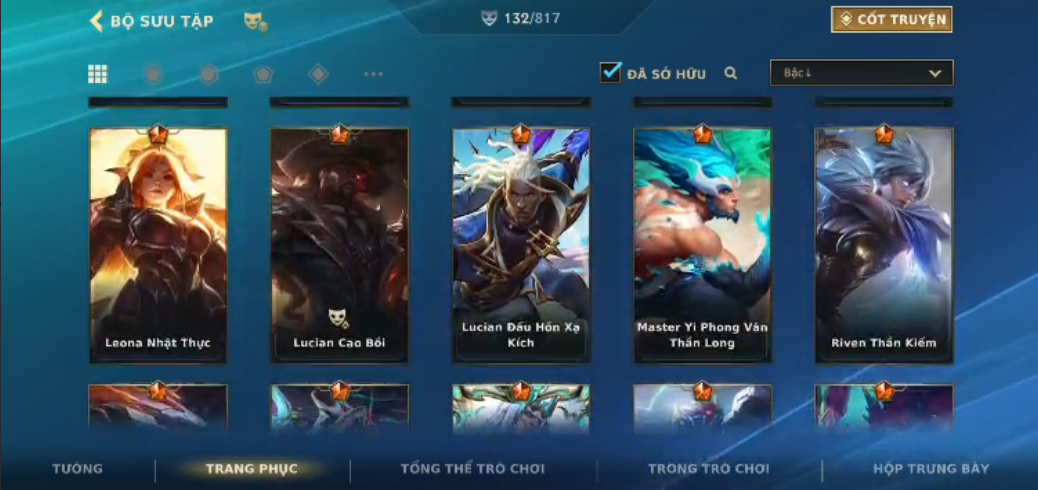This screenshot has height=490, width=1038.
Task: View Master Yi Phong Vân Thần Long skin
Action: (702, 244)
